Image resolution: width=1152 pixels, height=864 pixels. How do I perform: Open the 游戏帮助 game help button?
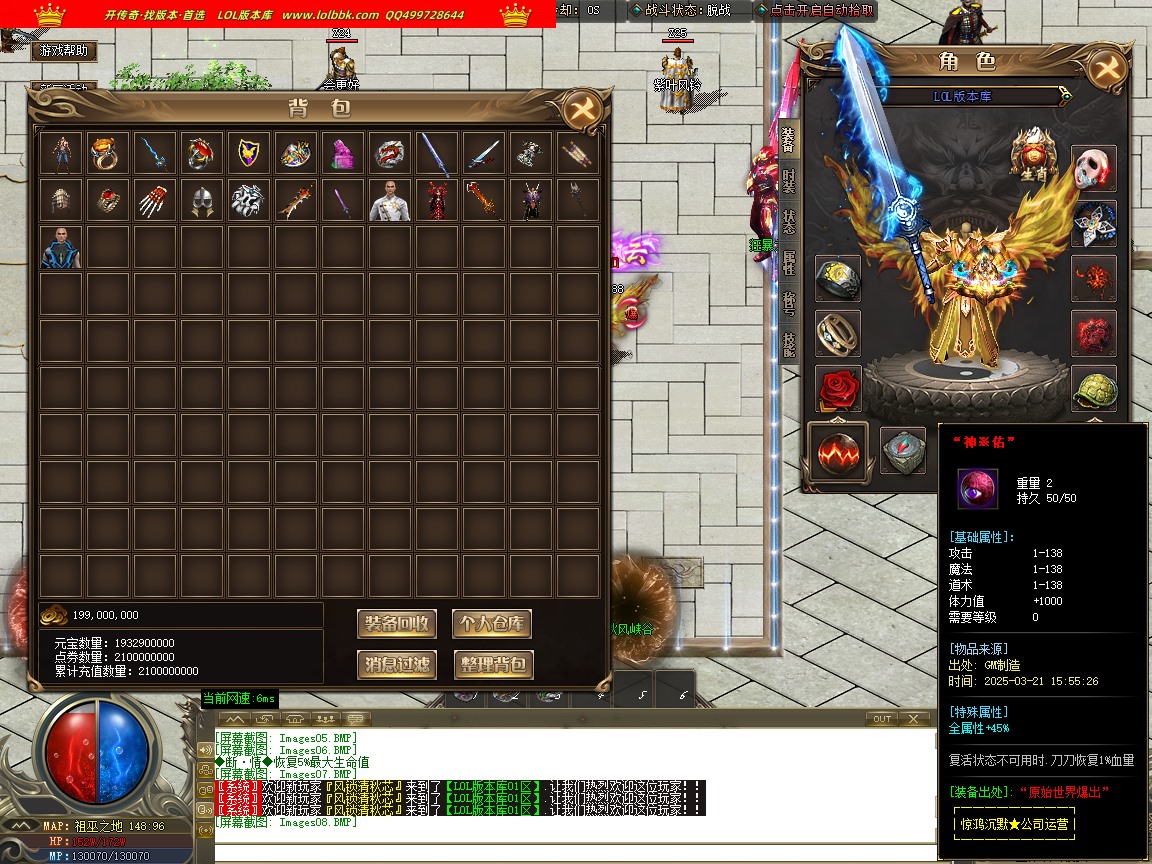65,51
